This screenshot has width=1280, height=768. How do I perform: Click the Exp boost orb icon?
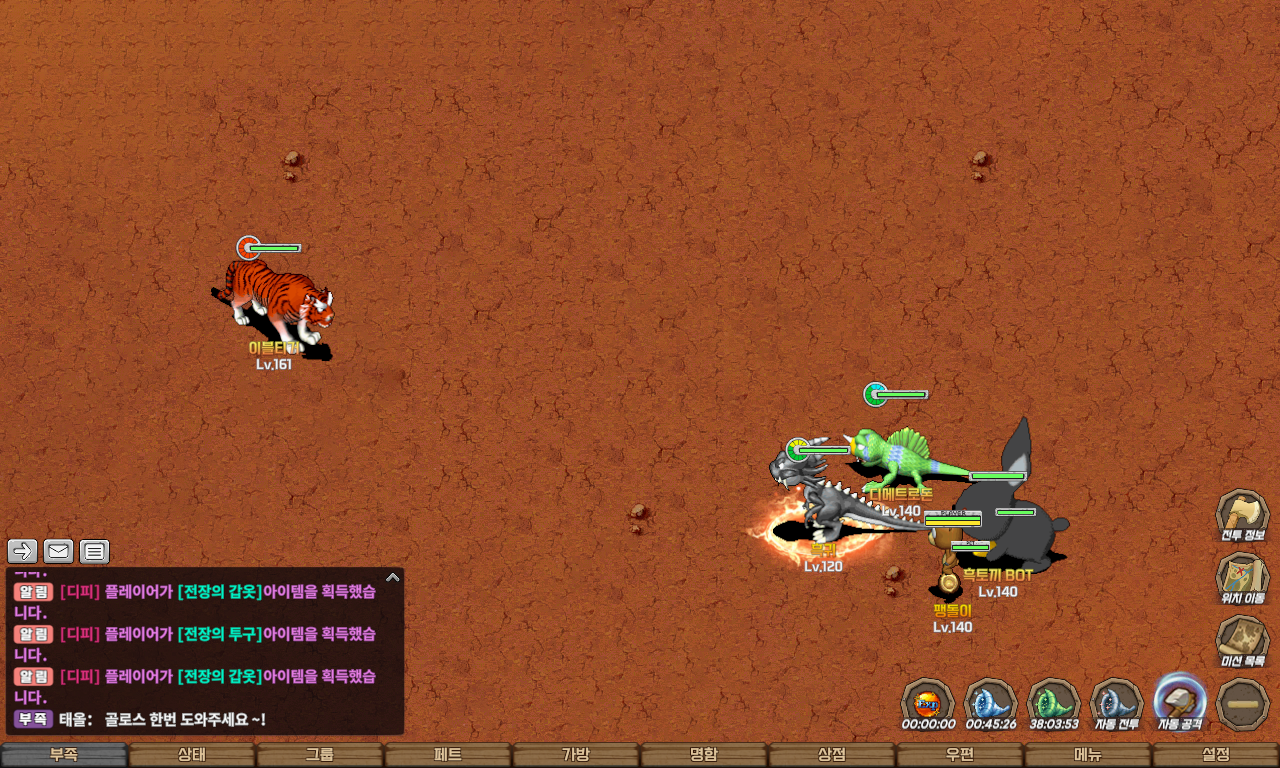click(928, 700)
